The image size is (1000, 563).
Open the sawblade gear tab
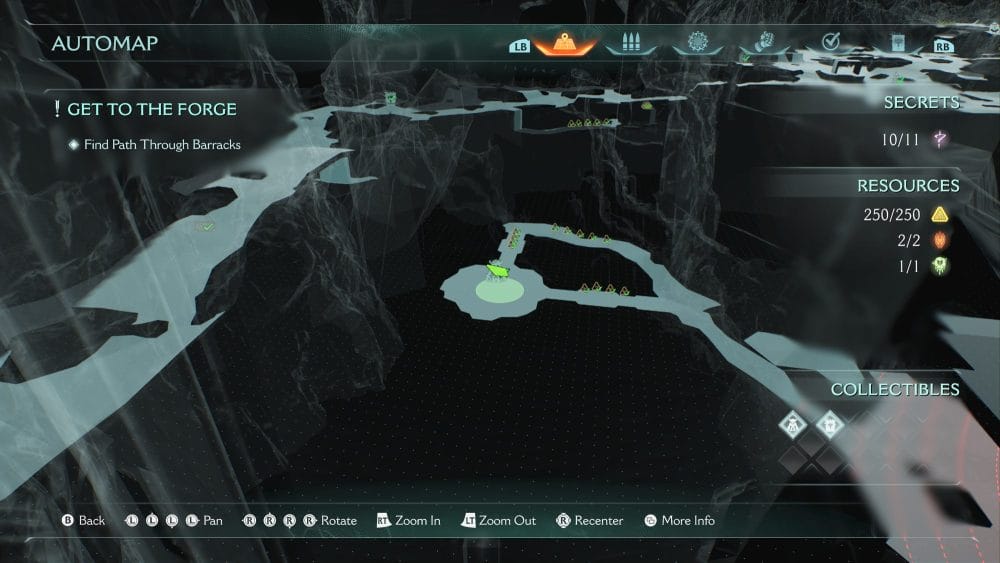pyautogui.click(x=696, y=43)
